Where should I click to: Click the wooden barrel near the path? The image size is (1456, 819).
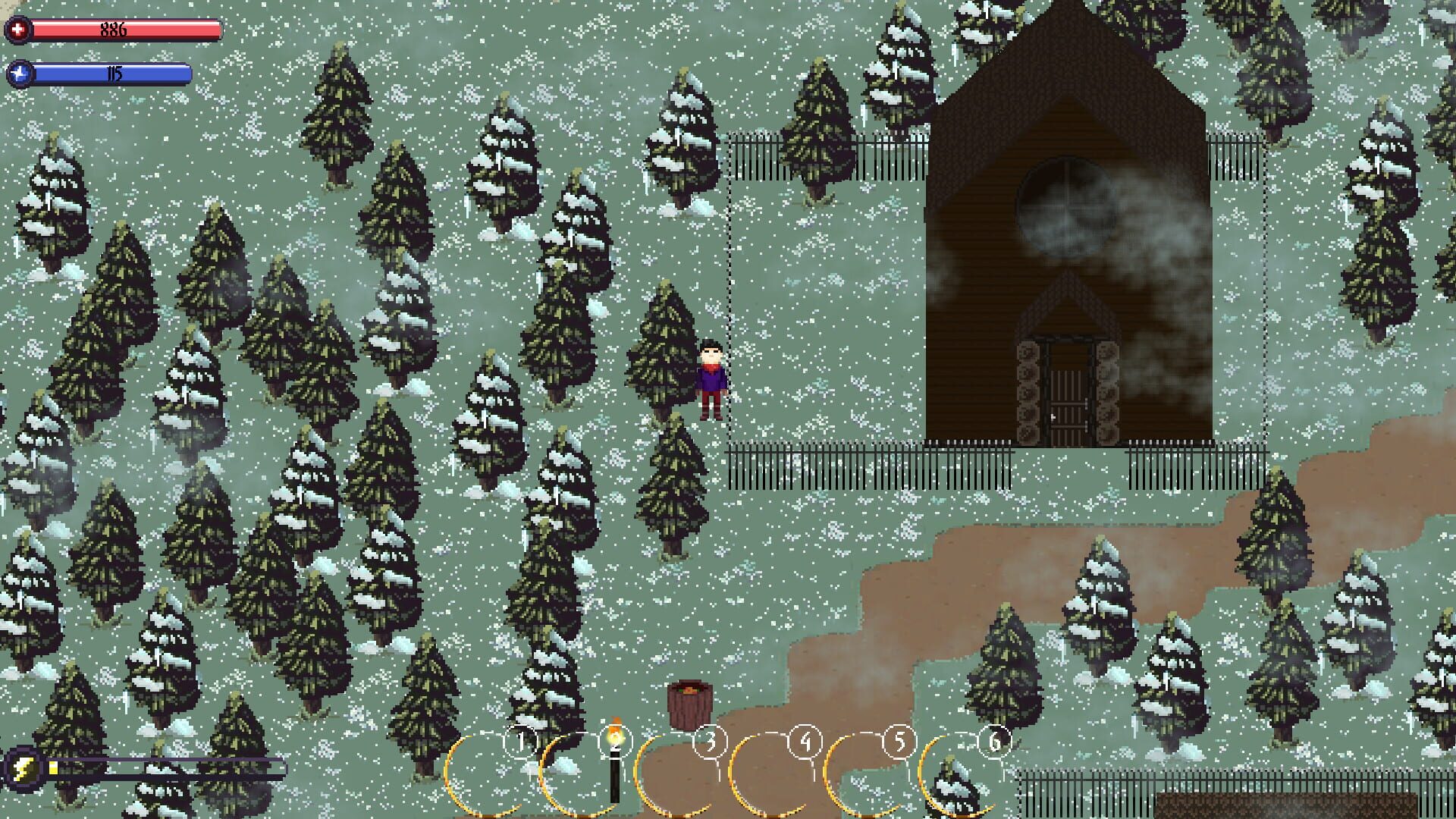(689, 705)
